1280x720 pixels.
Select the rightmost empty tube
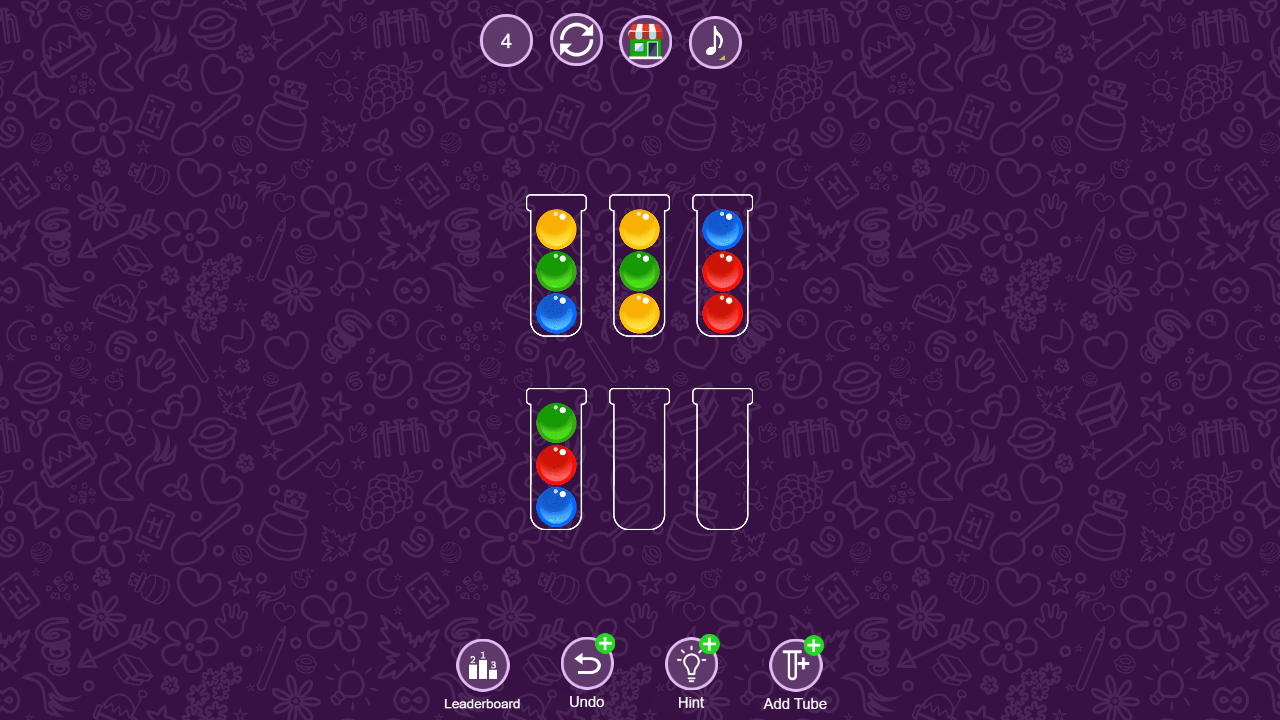(722, 460)
